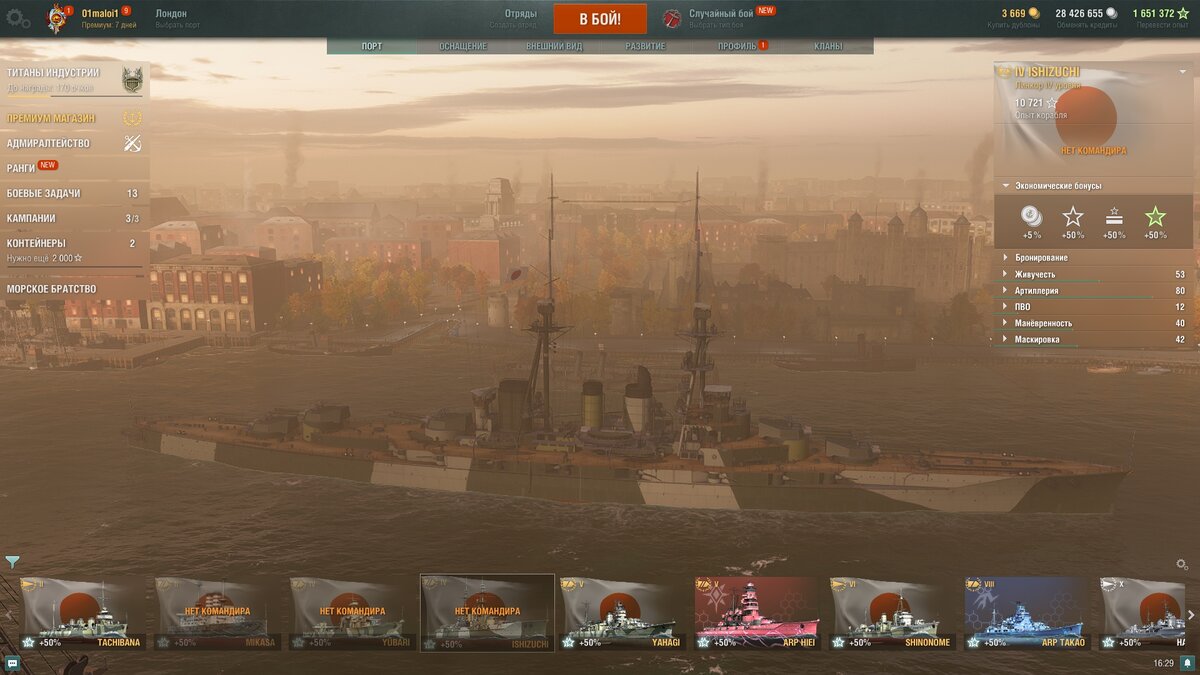Screen dimensions: 1200x675
Task: Choose battle type Случайный бой
Action: tap(720, 14)
